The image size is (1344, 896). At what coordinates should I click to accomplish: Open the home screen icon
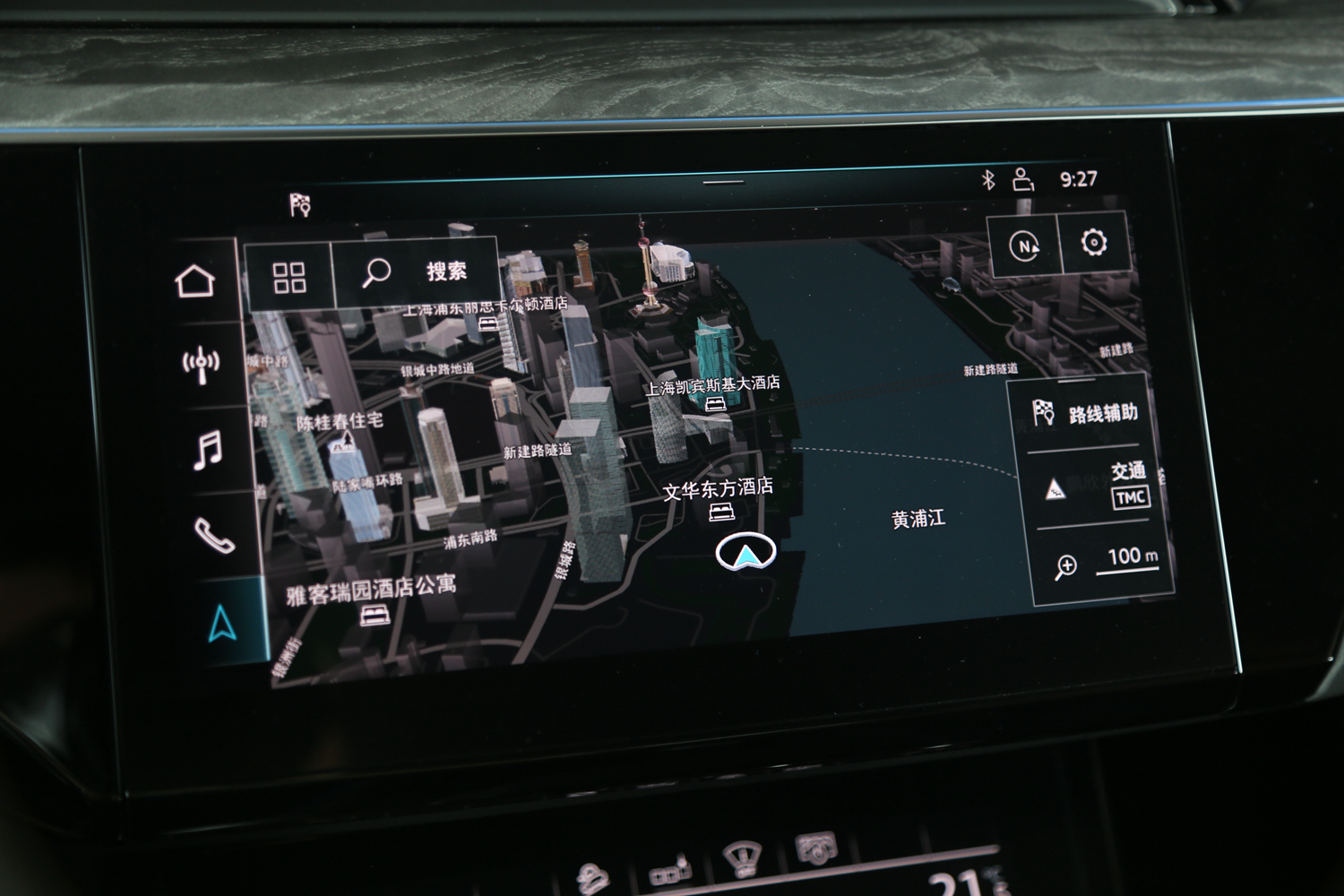click(195, 281)
